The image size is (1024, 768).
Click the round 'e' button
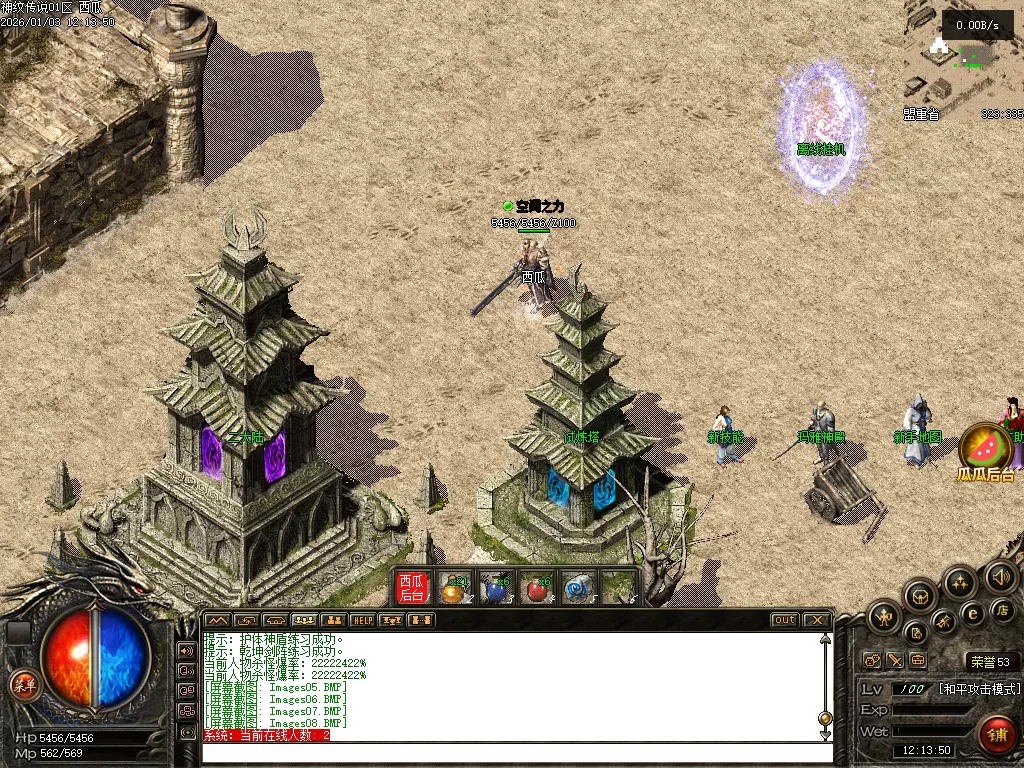[x=971, y=613]
